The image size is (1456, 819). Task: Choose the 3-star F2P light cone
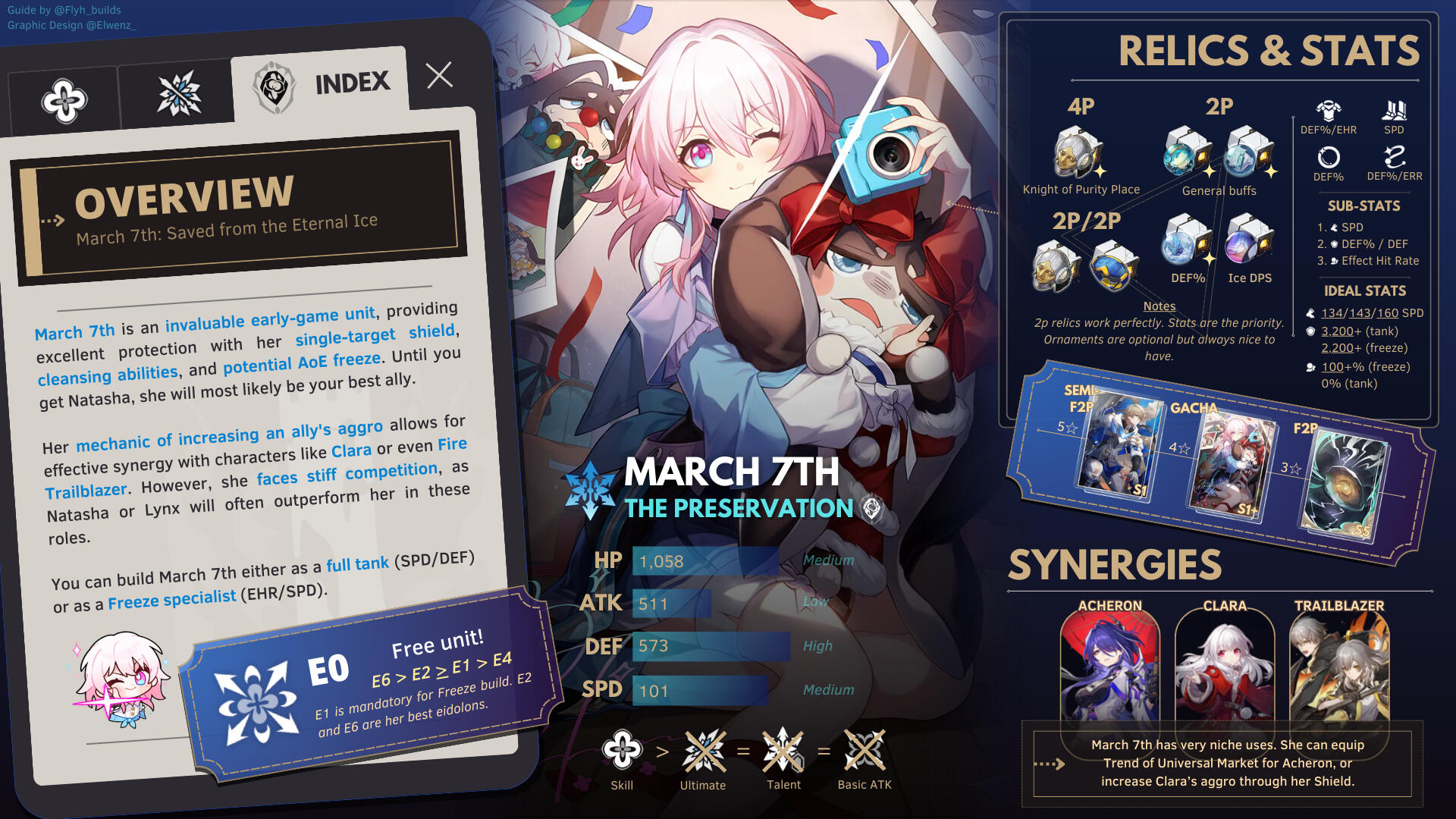pos(1345,484)
